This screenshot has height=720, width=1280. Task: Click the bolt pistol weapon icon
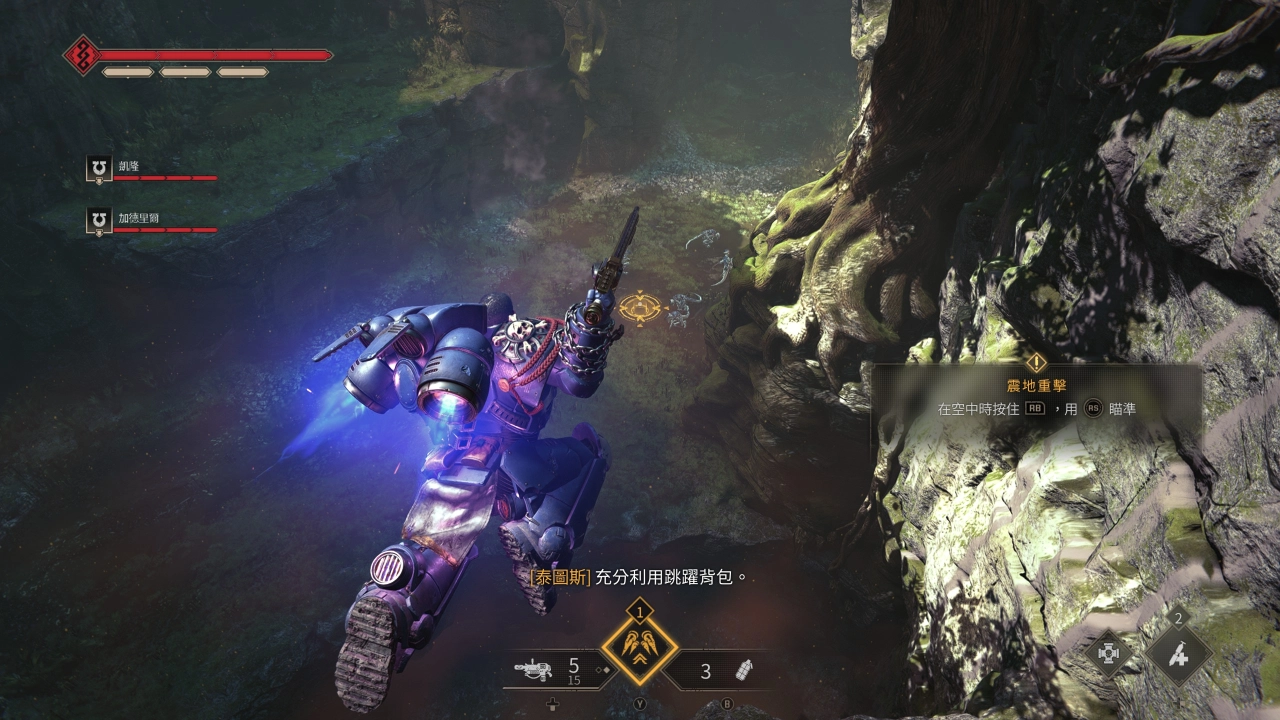point(533,669)
